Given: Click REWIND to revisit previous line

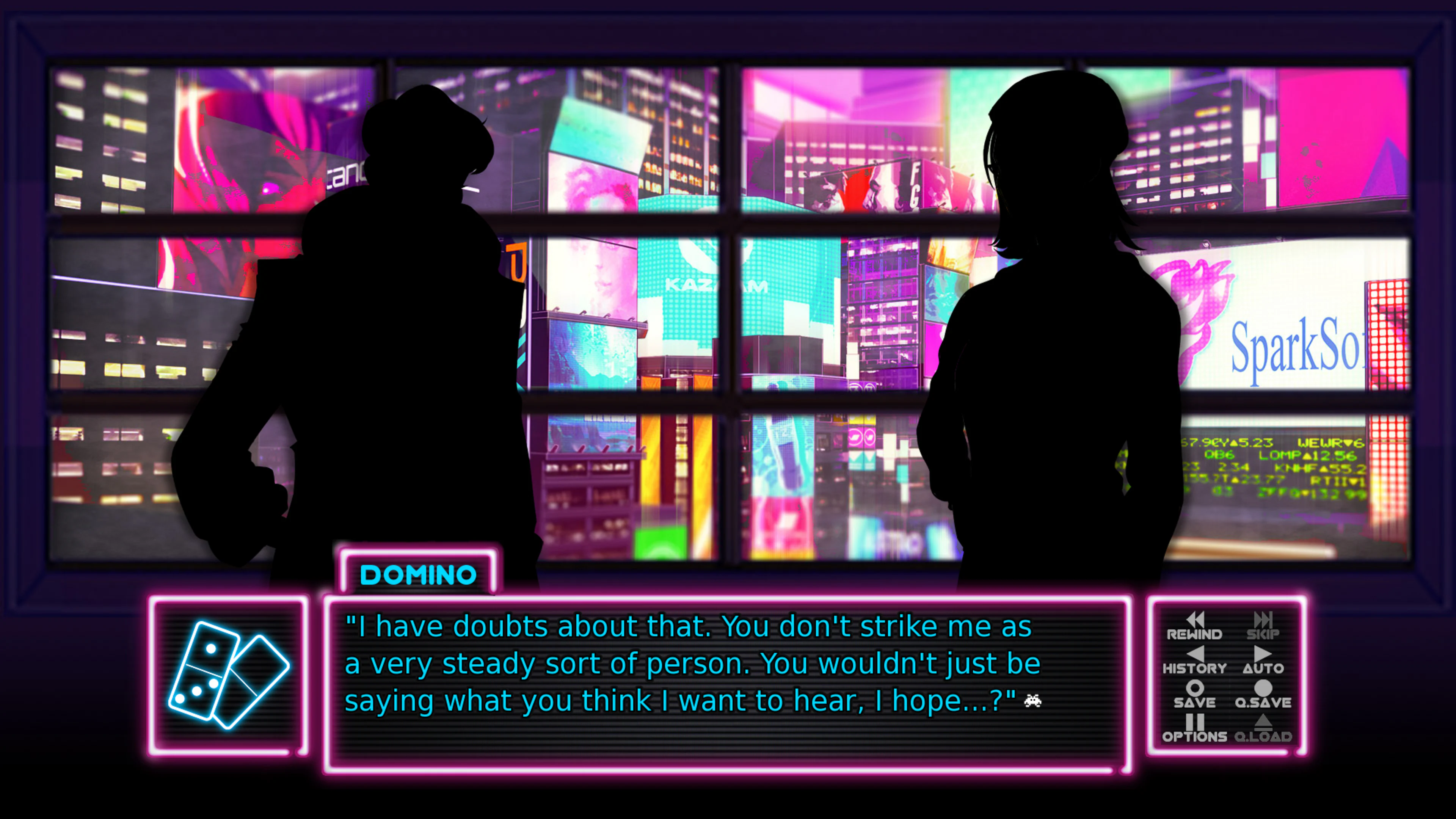Looking at the screenshot, I should [1196, 634].
